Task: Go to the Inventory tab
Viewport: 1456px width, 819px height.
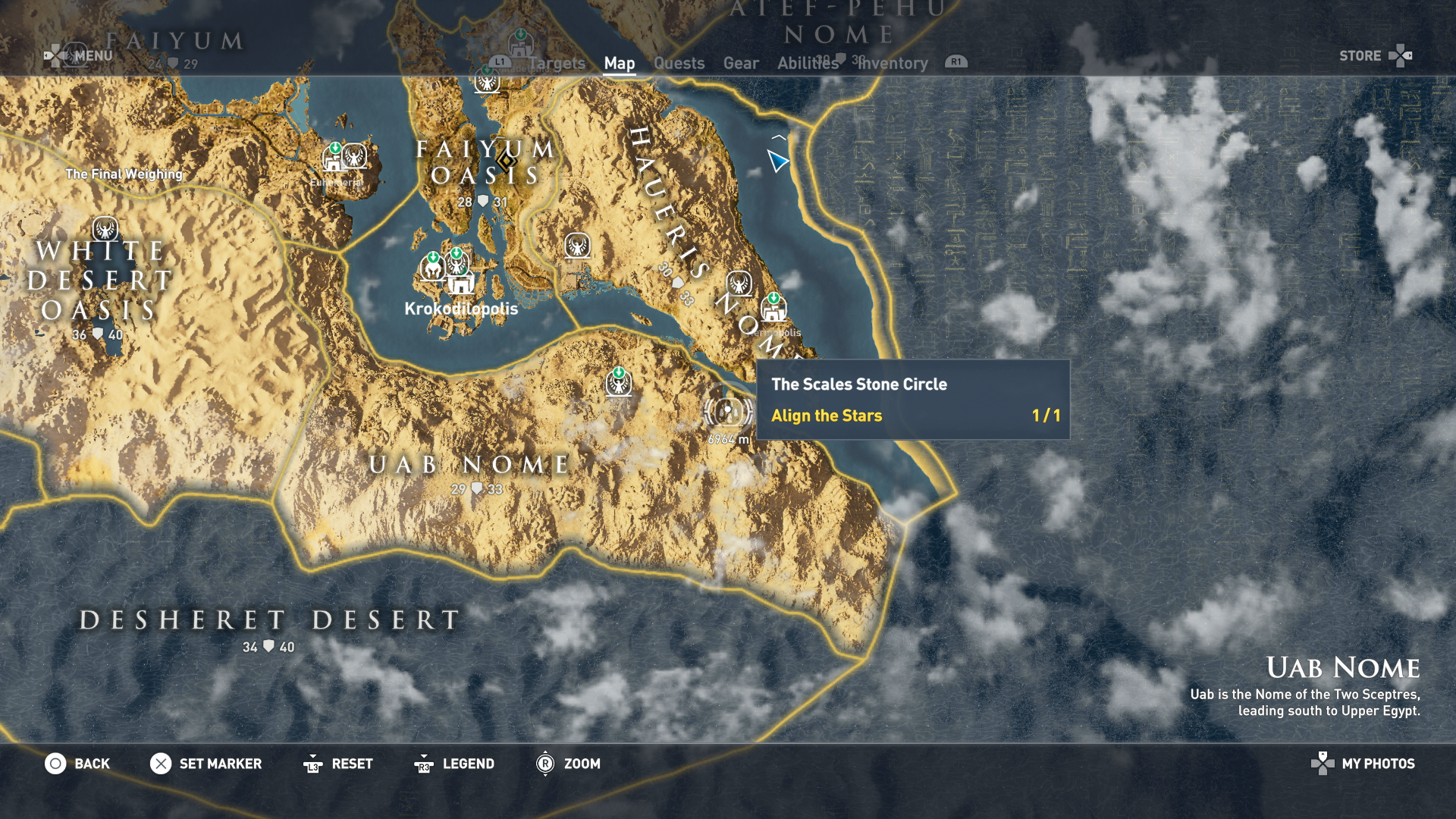Action: click(893, 64)
